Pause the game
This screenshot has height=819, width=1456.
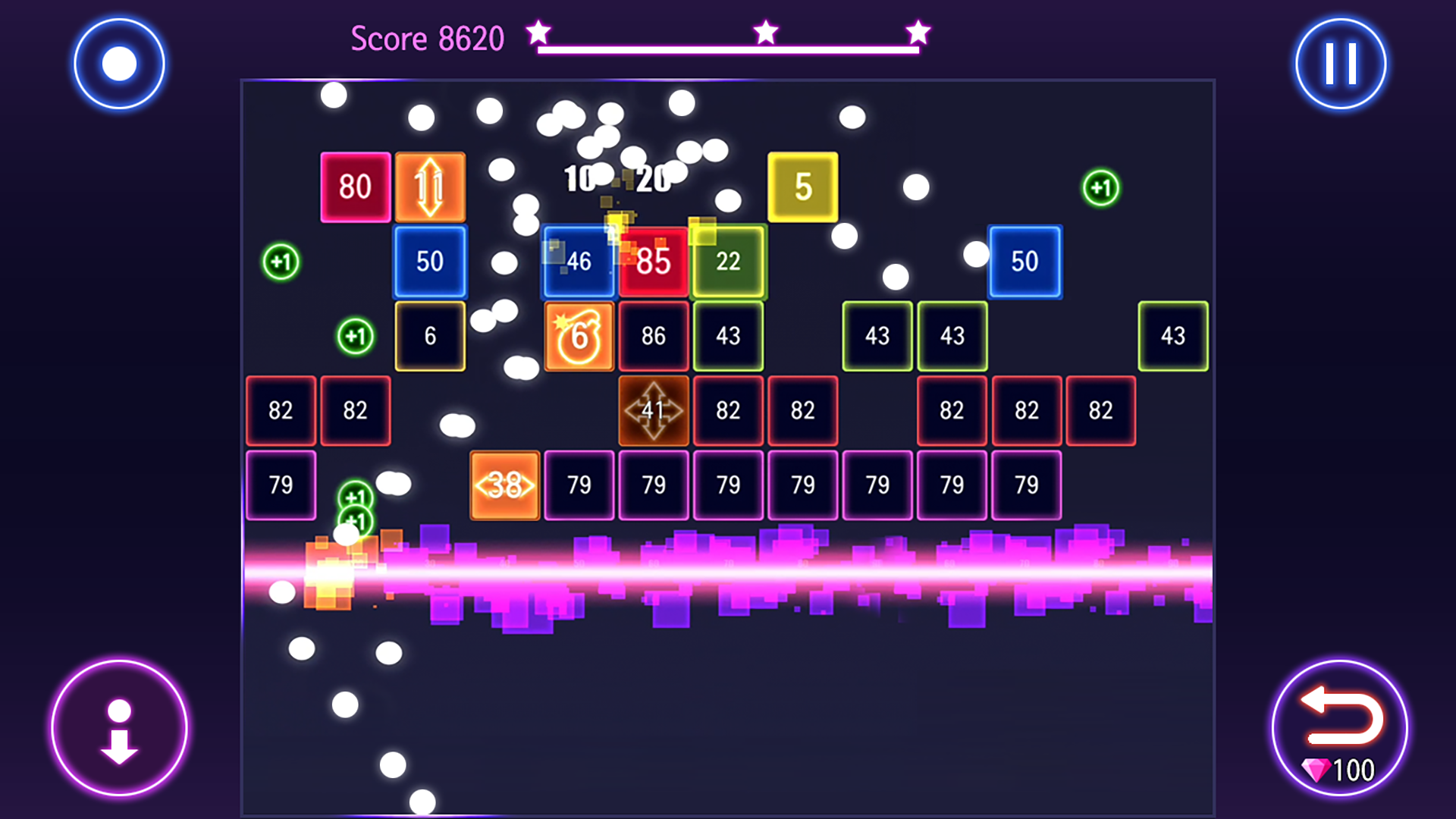click(1338, 63)
